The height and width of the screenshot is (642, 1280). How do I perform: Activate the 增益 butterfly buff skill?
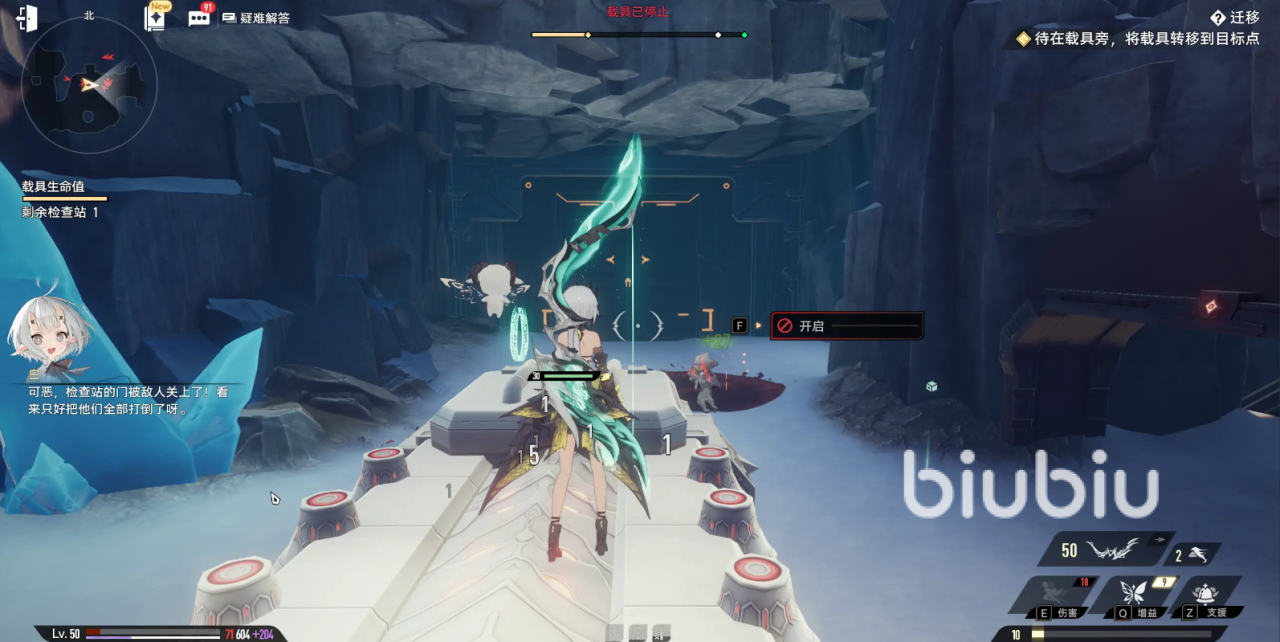[1133, 595]
